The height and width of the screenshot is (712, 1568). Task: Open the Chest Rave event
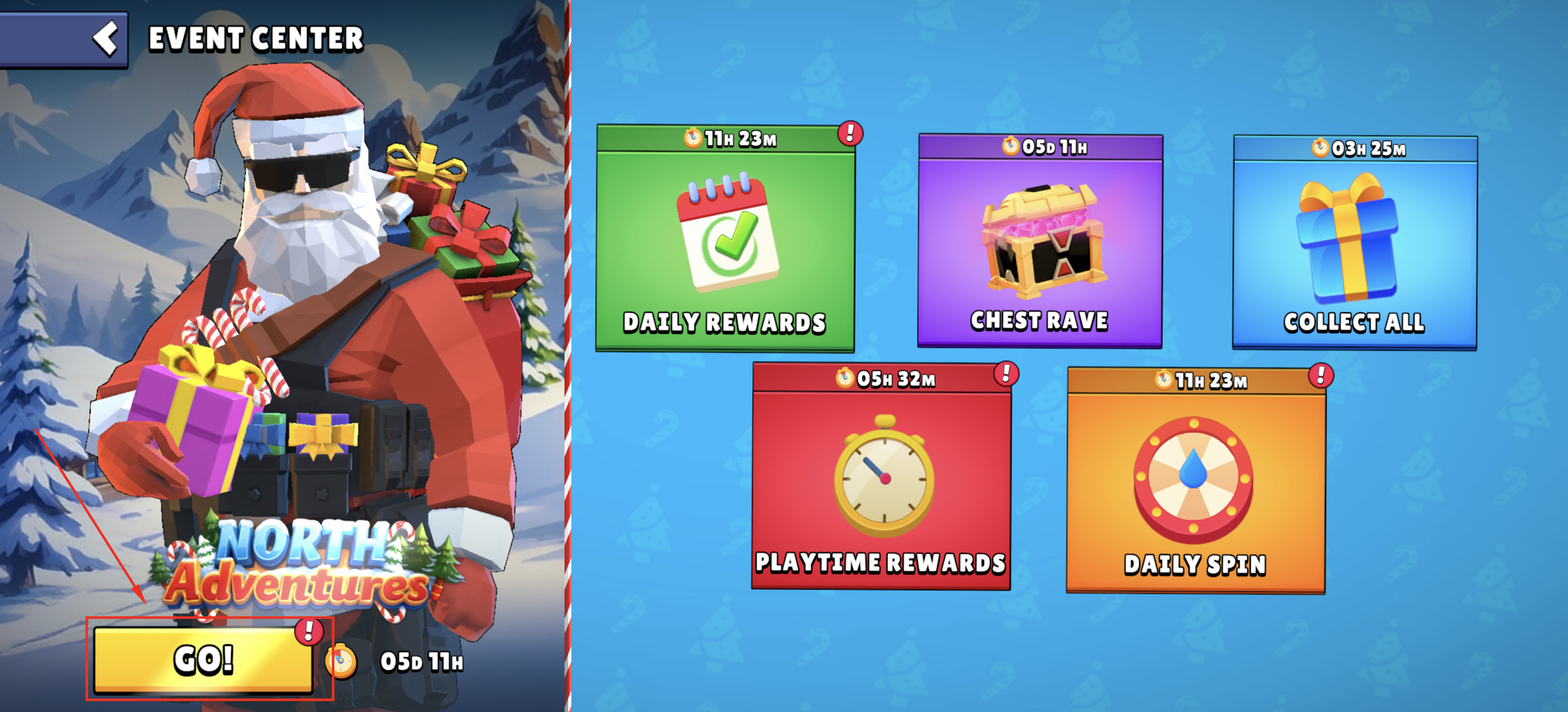pos(1040,242)
